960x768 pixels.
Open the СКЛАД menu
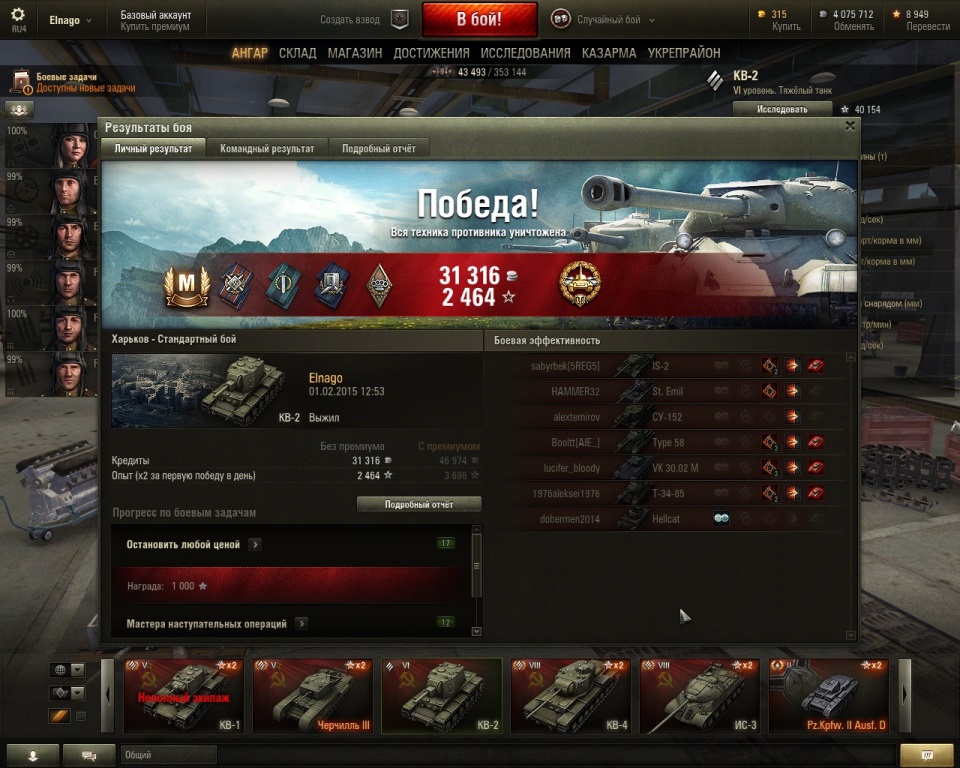[298, 53]
